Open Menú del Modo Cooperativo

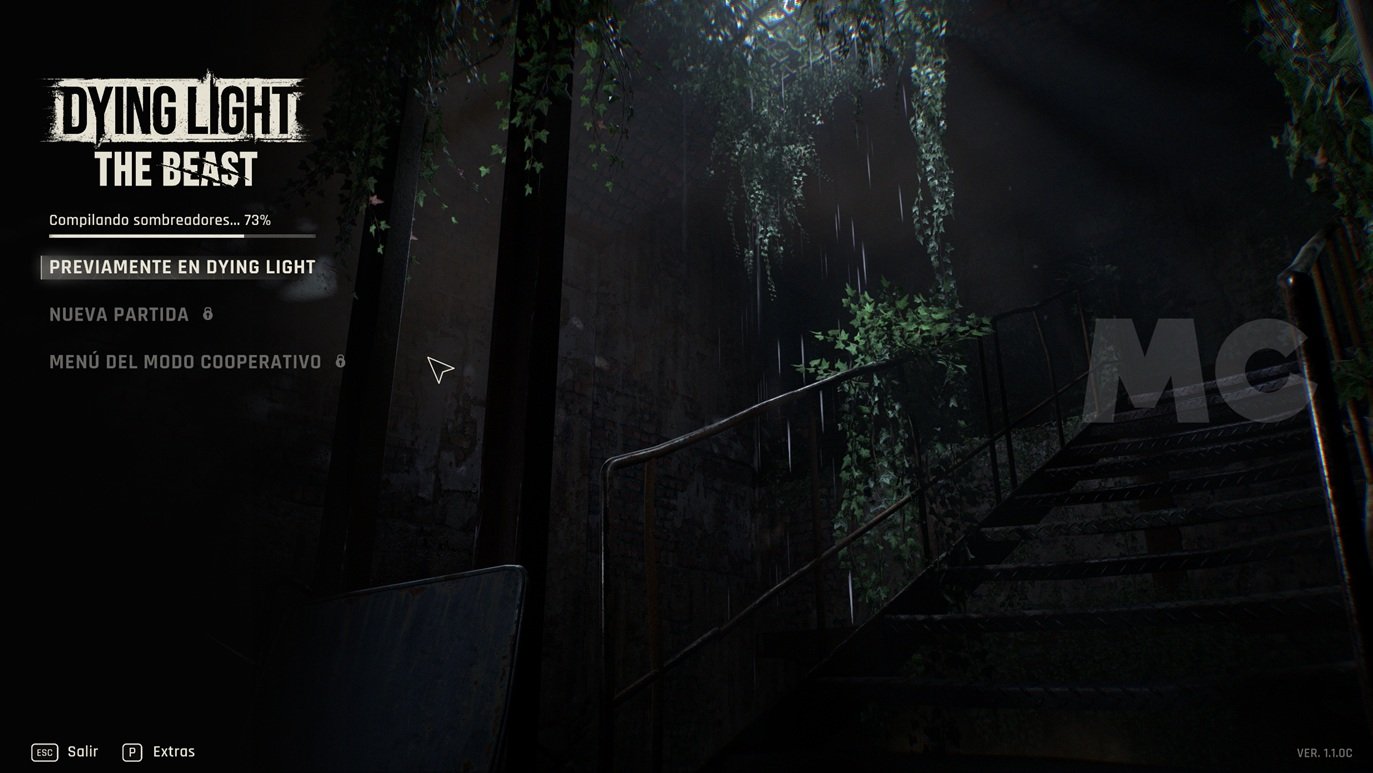pyautogui.click(x=185, y=361)
